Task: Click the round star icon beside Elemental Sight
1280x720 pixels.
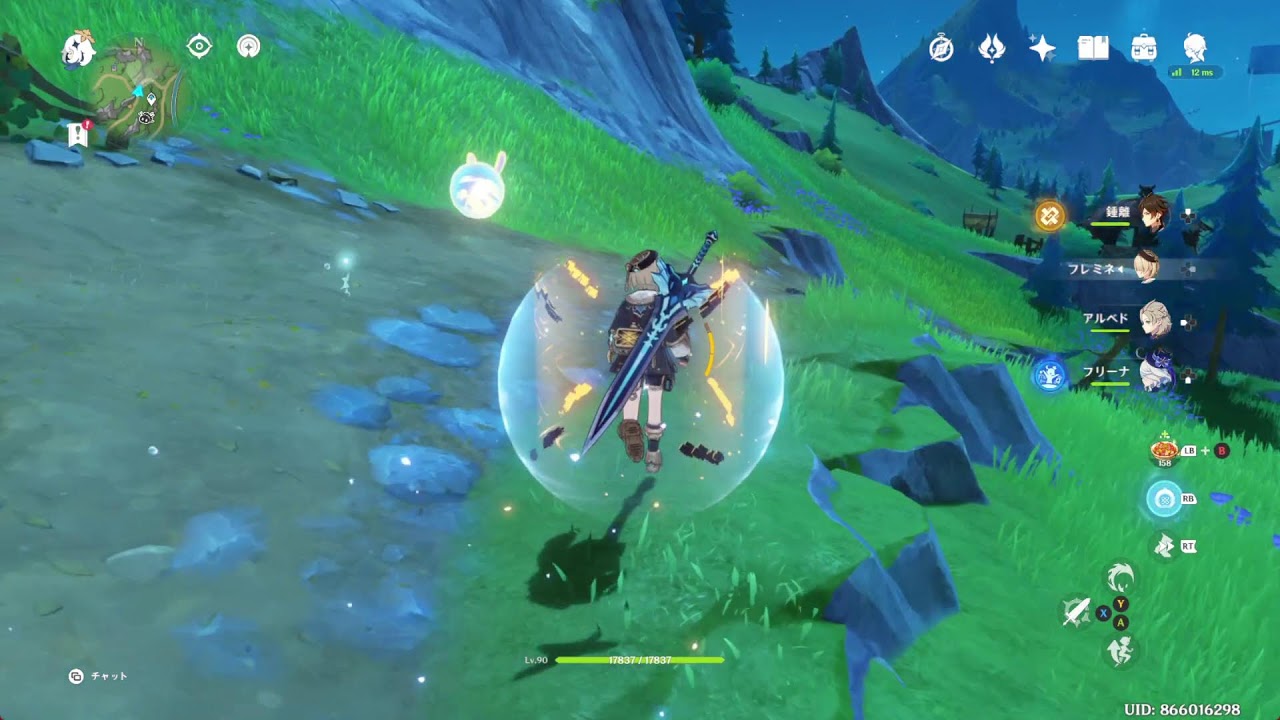Action: coord(248,46)
